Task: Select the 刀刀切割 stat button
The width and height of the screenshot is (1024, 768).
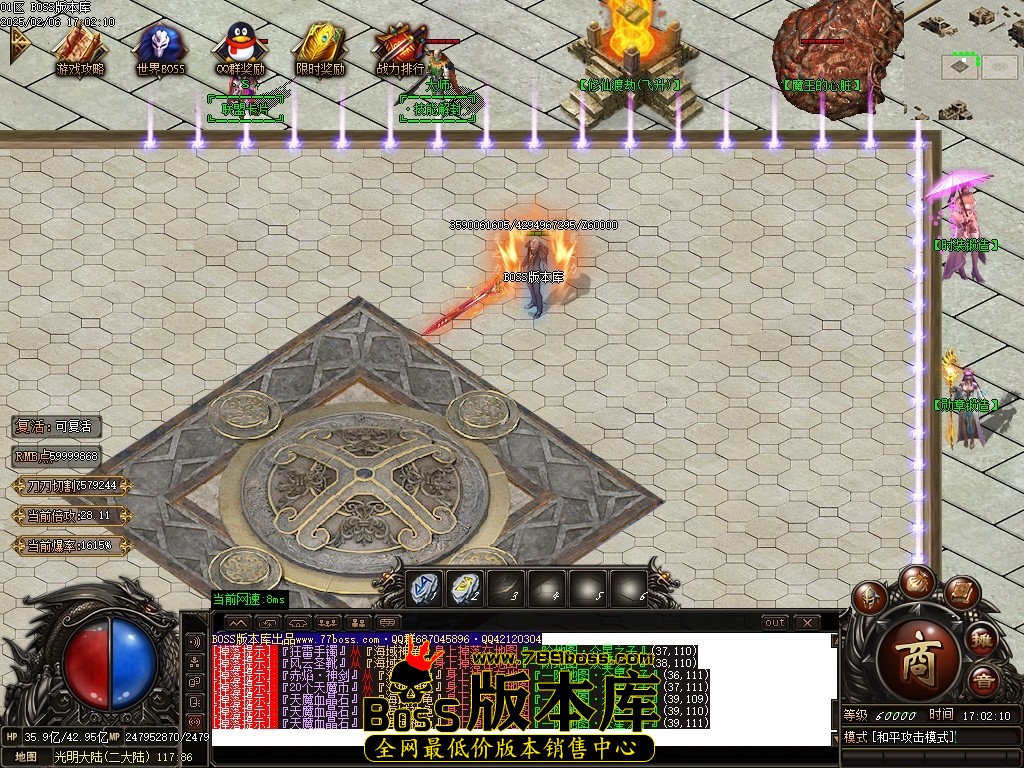Action: (x=71, y=486)
